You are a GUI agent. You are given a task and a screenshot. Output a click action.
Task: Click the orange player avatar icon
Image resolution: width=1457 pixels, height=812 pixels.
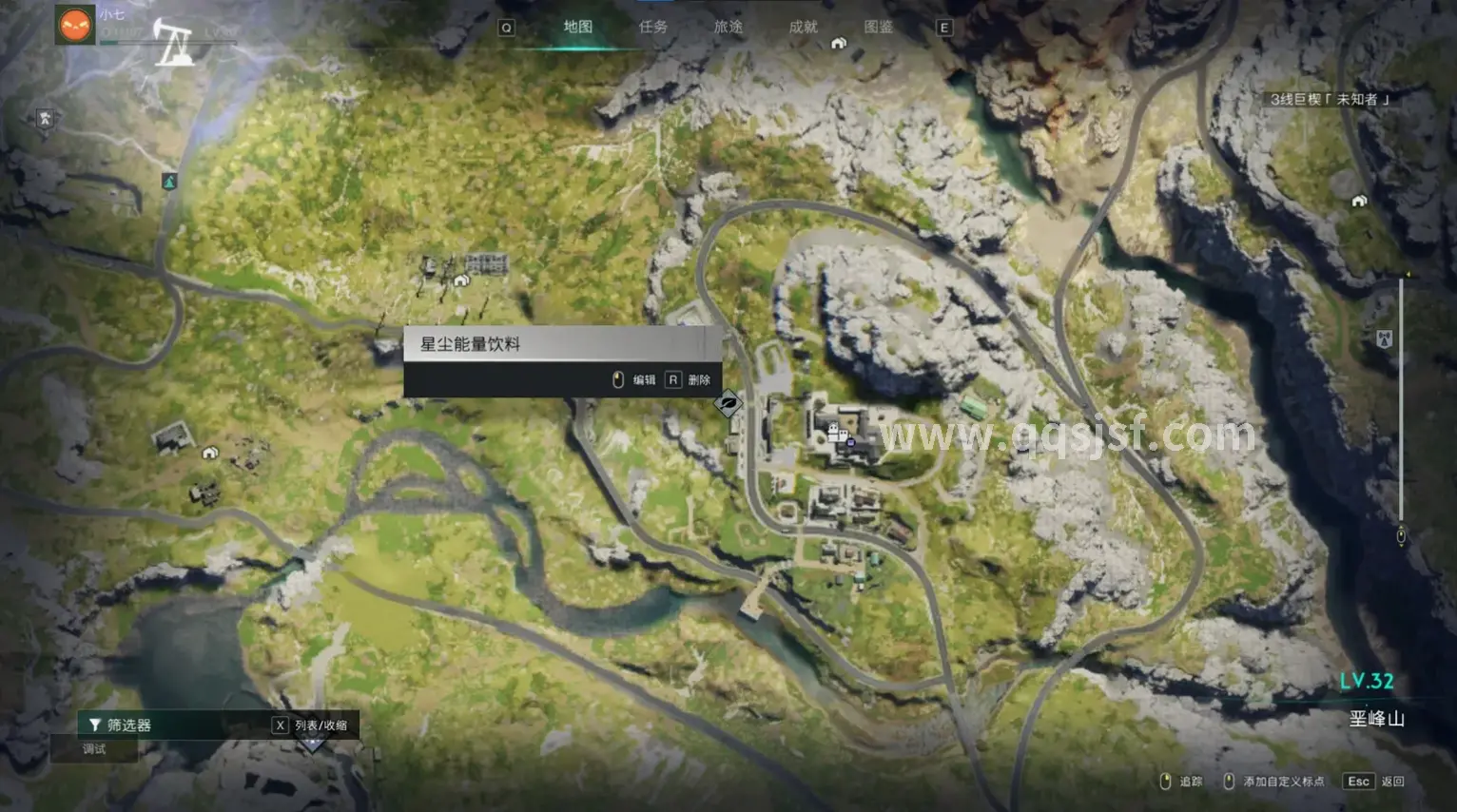click(75, 24)
